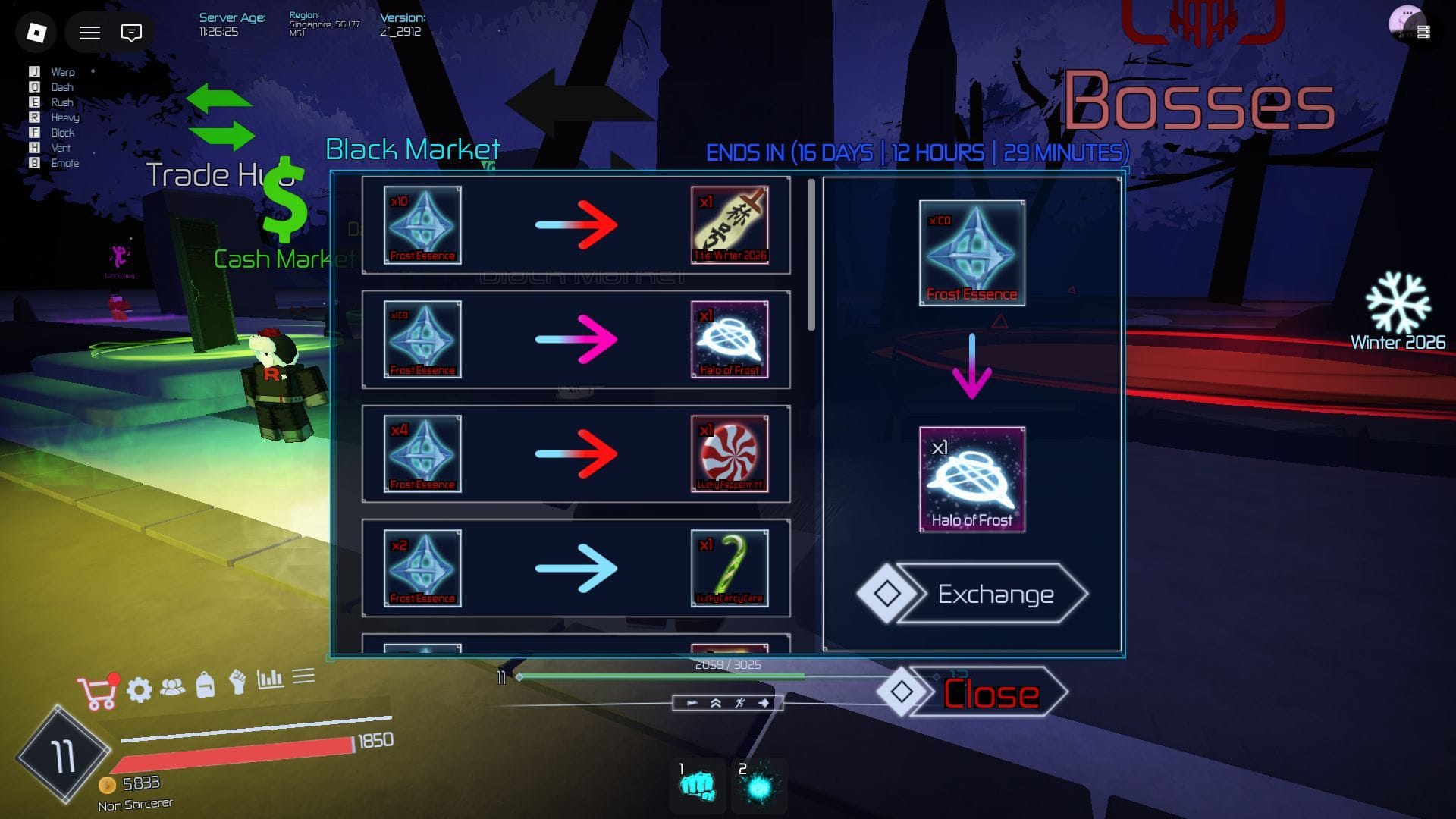This screenshot has height=819, width=1456.
Task: Open the Roblox menu with hamburger icon
Action: coord(89,33)
